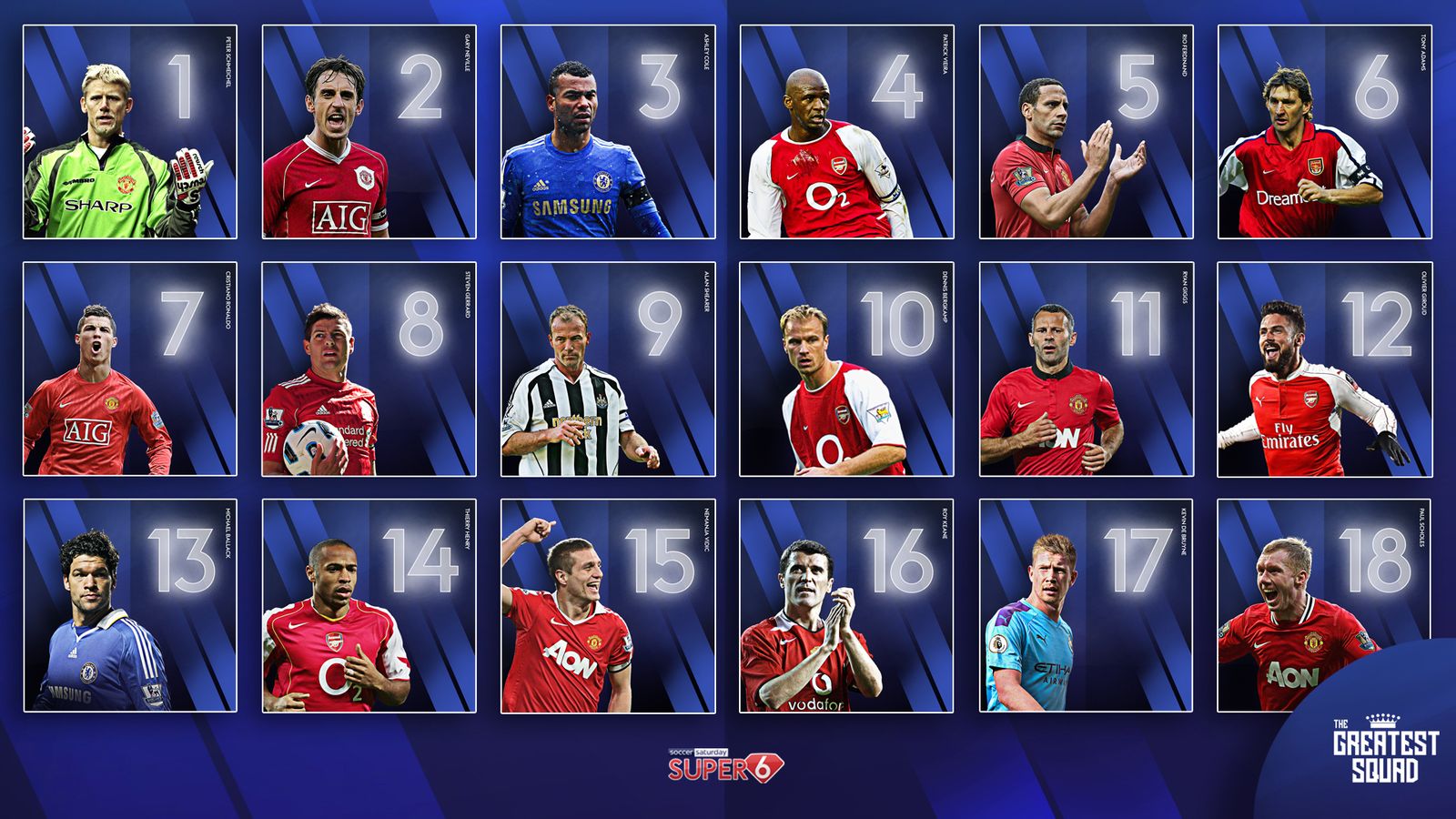
Task: Choose card number 9
Action: coord(608,369)
